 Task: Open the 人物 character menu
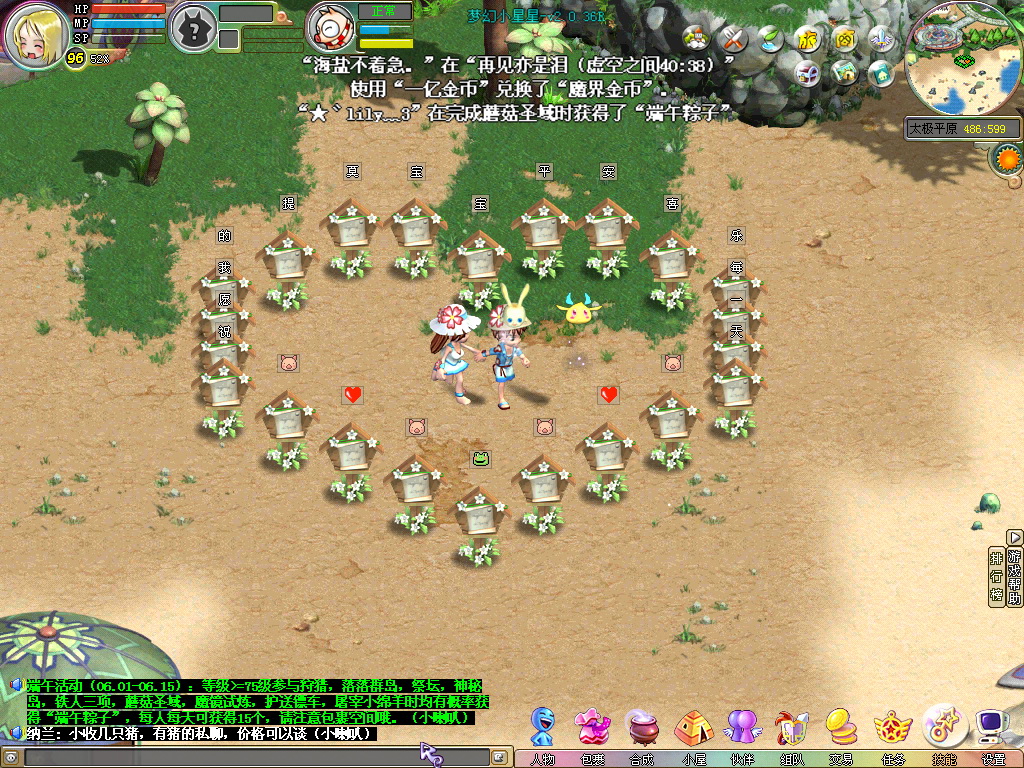pos(543,727)
